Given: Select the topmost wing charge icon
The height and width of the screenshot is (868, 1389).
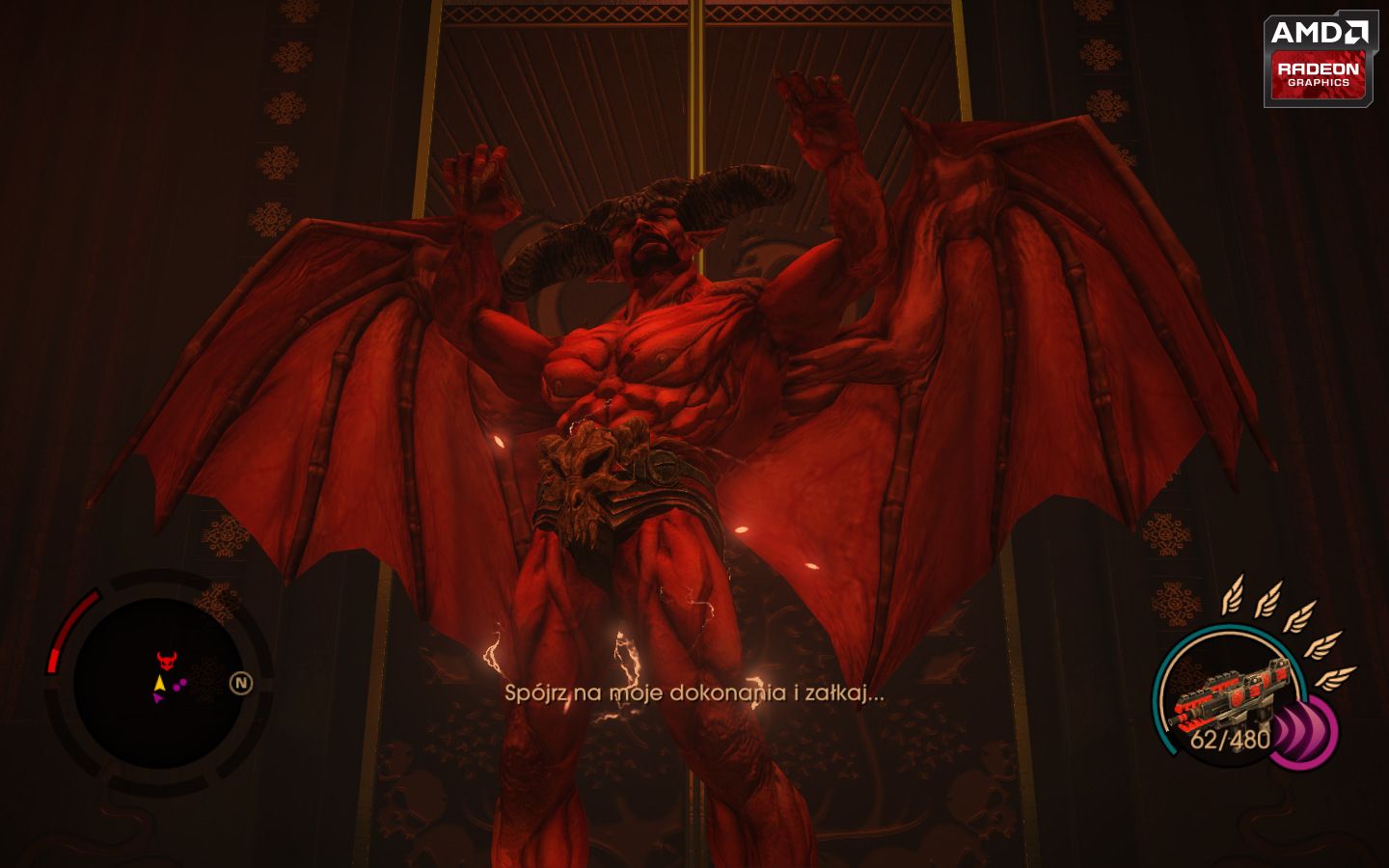Looking at the screenshot, I should pos(1235,594).
